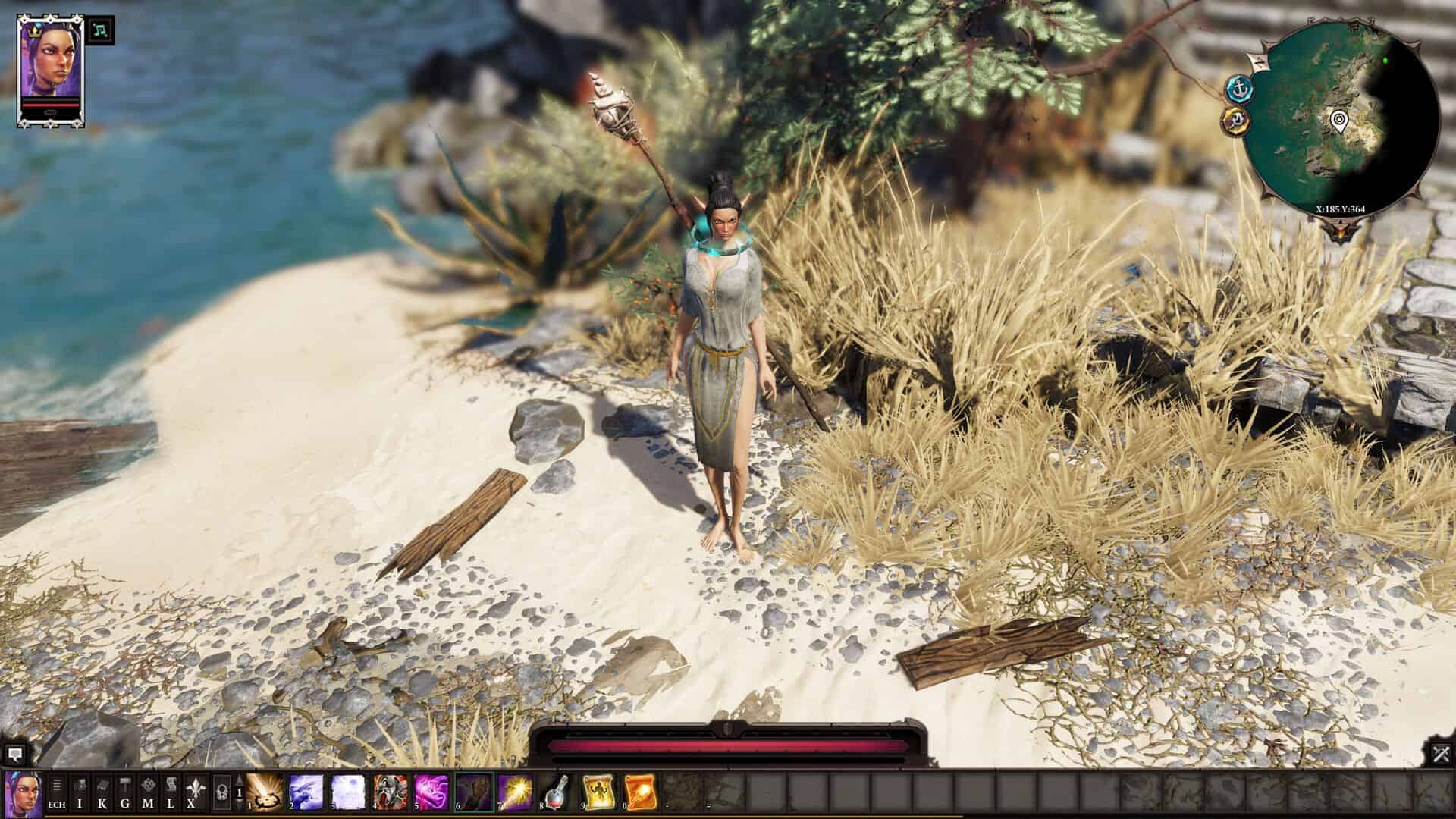Open the chat log speech bubble
The width and height of the screenshot is (1456, 819).
pyautogui.click(x=14, y=755)
